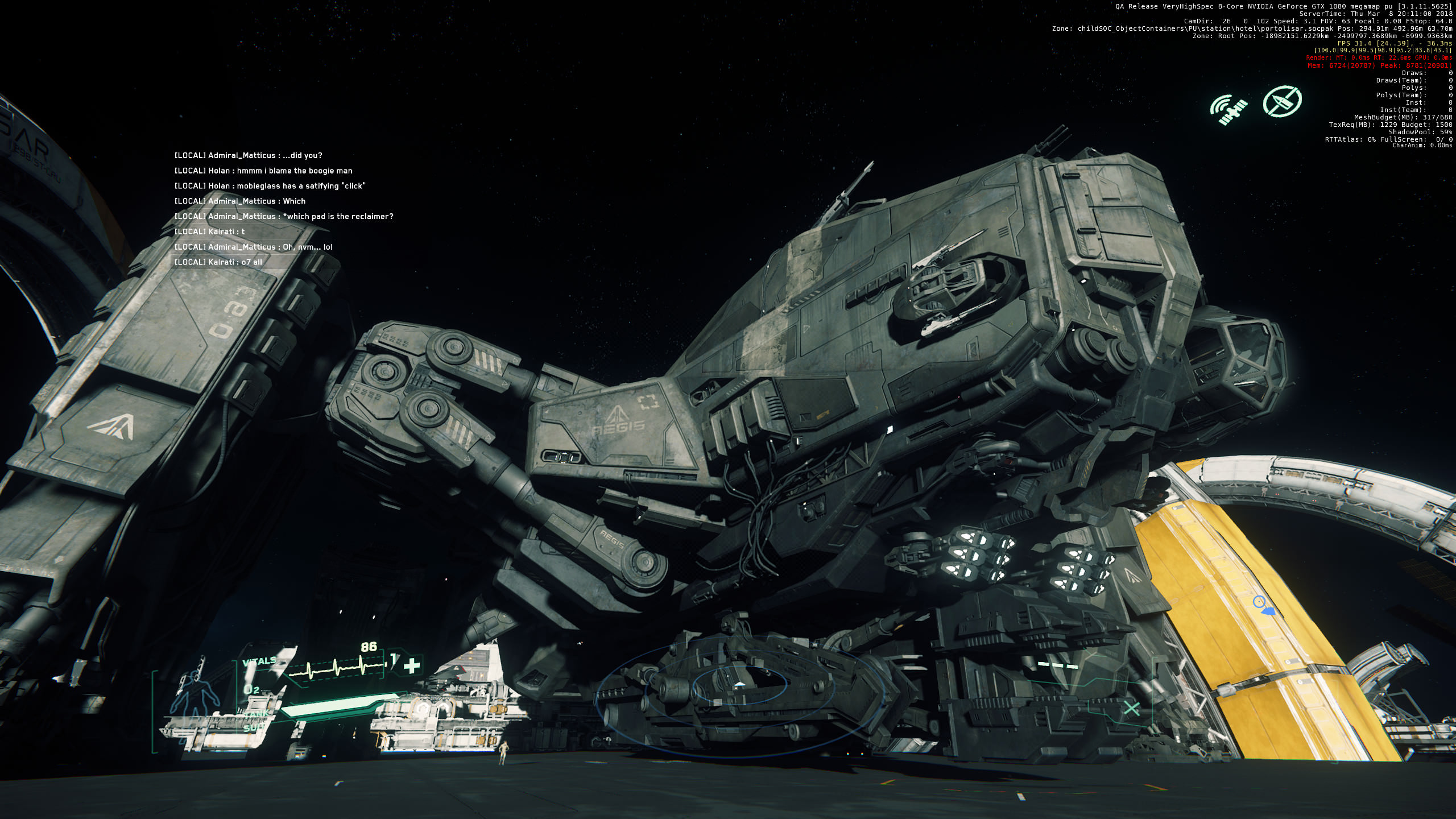Click the crossed-out ship armistice zone icon
1456x819 pixels.
[1282, 102]
